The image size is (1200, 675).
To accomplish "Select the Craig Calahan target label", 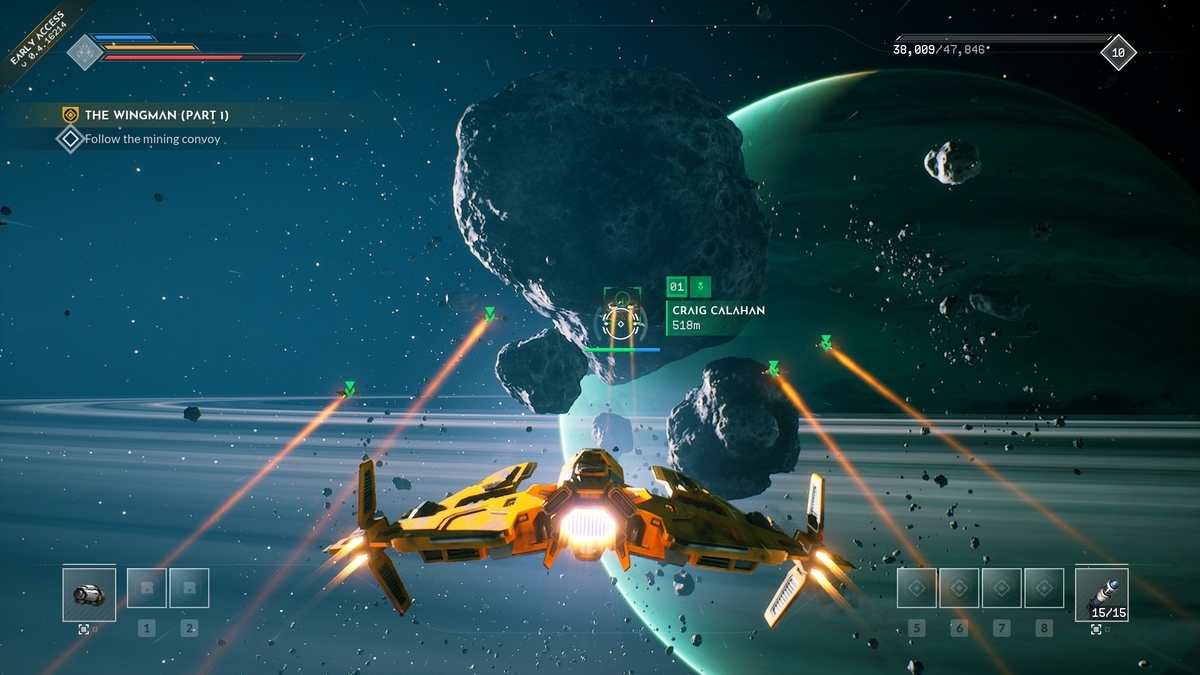I will click(x=718, y=311).
